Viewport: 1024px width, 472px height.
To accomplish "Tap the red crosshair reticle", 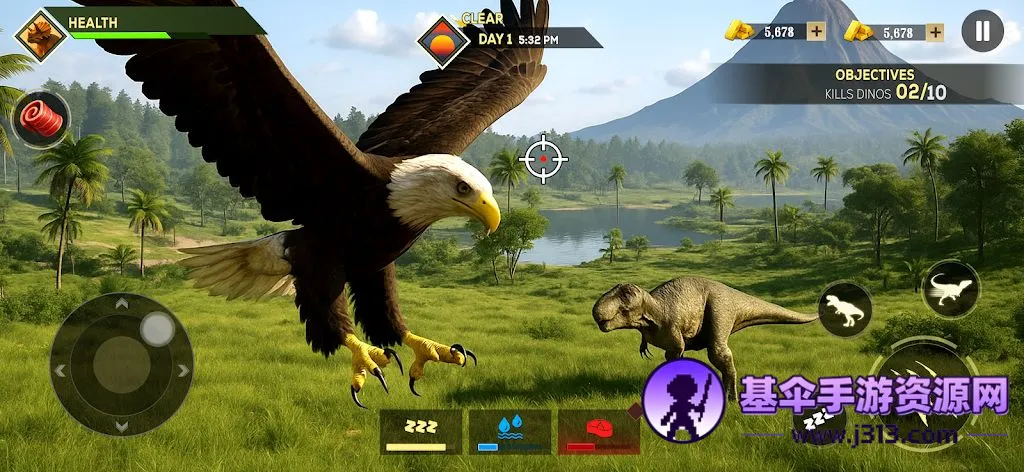I will (544, 159).
